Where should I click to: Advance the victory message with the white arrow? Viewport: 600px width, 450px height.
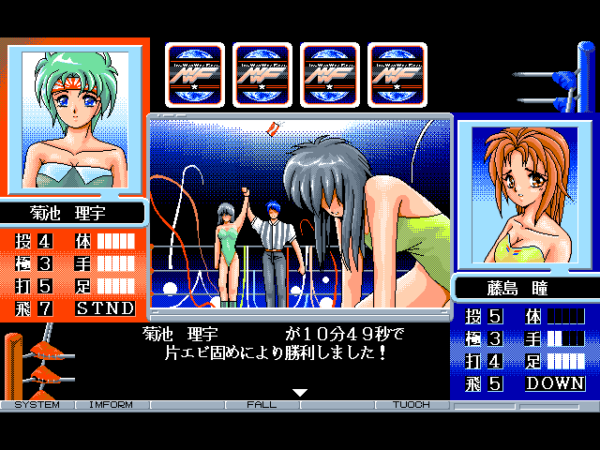pyautogui.click(x=299, y=393)
